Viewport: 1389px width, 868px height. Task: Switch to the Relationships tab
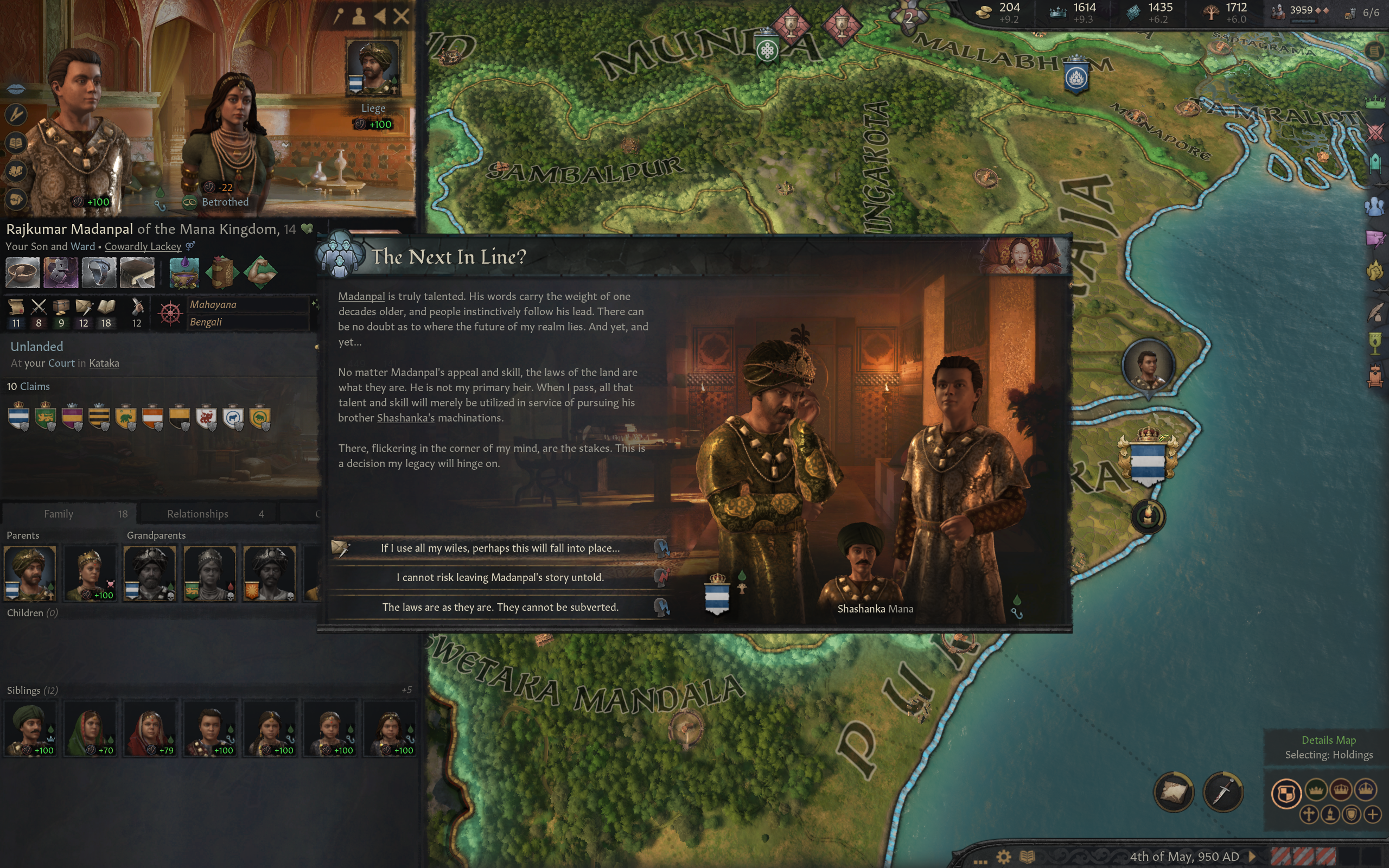point(197,514)
